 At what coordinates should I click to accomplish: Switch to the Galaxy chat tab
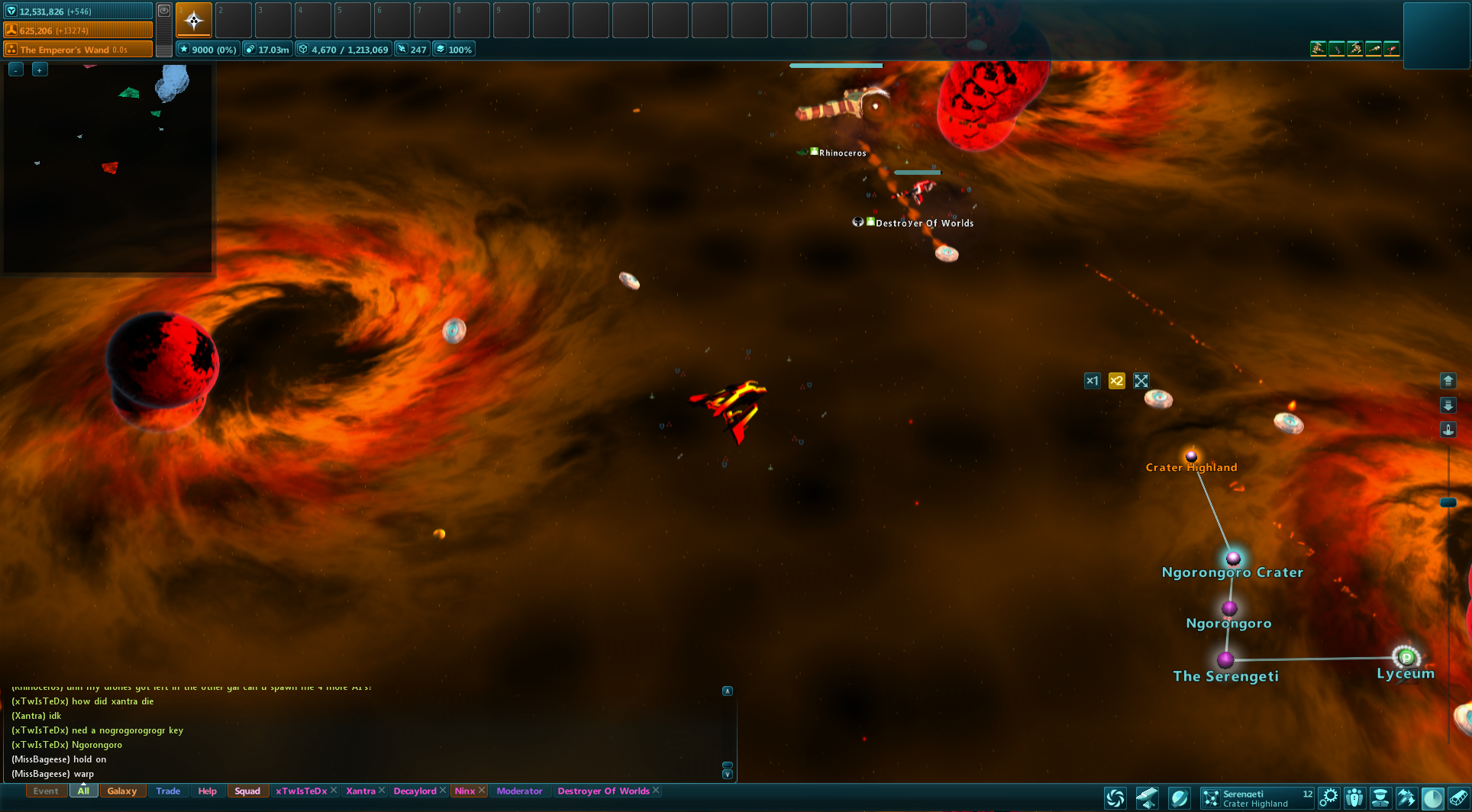(x=122, y=791)
